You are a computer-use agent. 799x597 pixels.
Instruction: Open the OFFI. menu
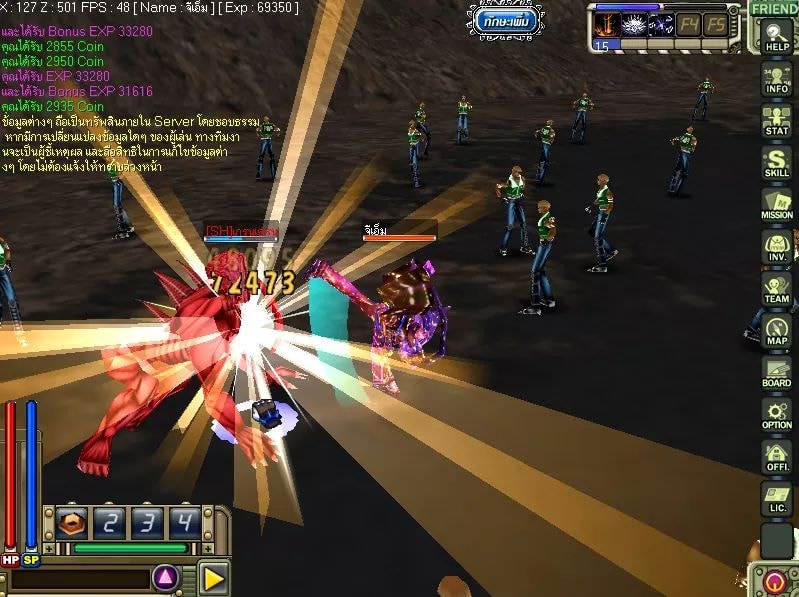click(x=776, y=456)
